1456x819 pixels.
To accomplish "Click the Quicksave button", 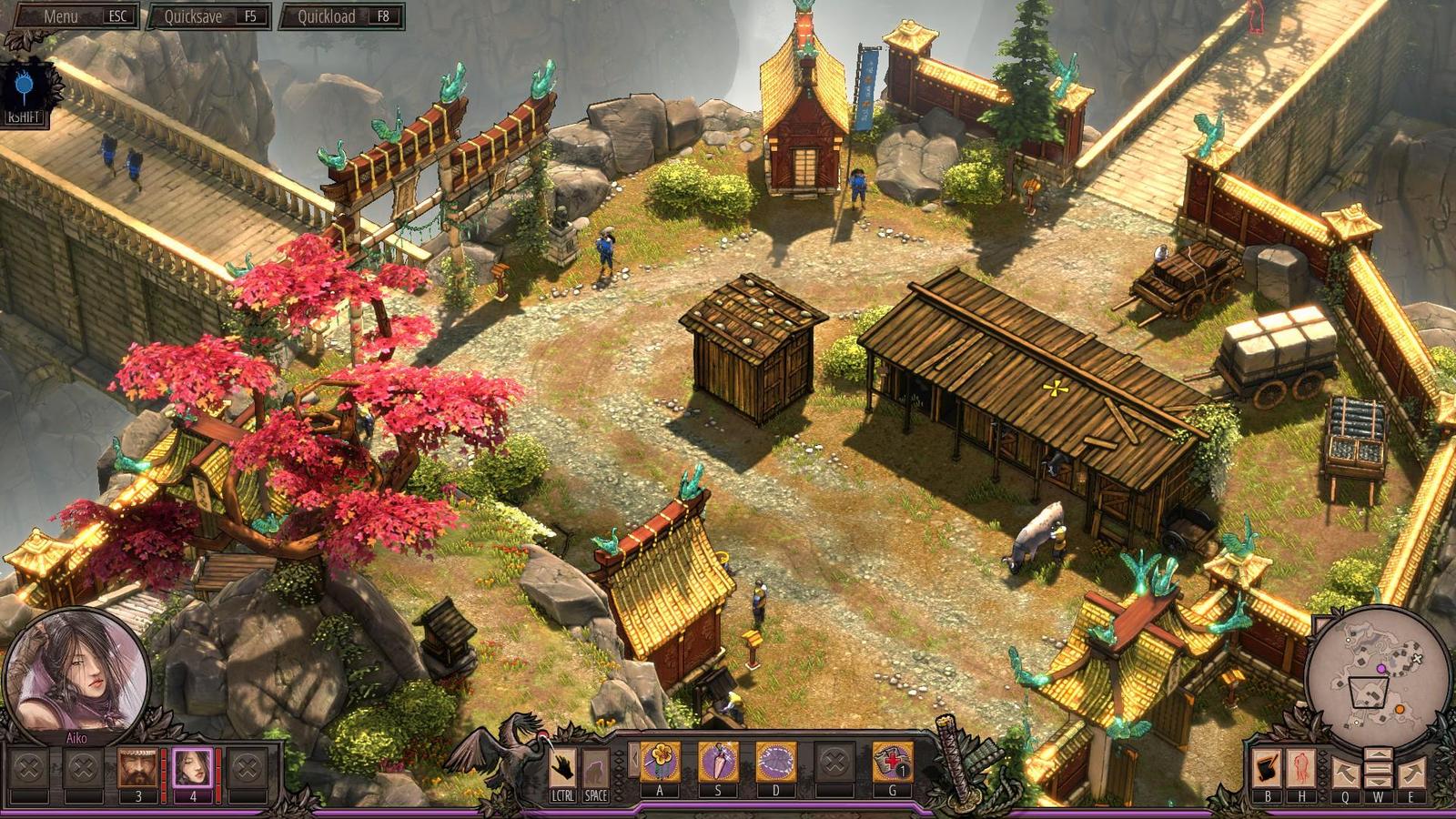I will pos(207,16).
